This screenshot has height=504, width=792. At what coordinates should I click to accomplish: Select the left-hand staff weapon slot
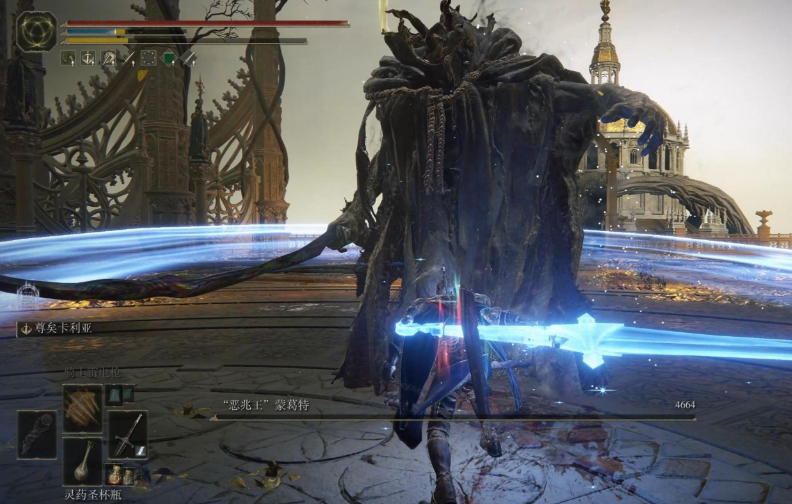(x=37, y=433)
